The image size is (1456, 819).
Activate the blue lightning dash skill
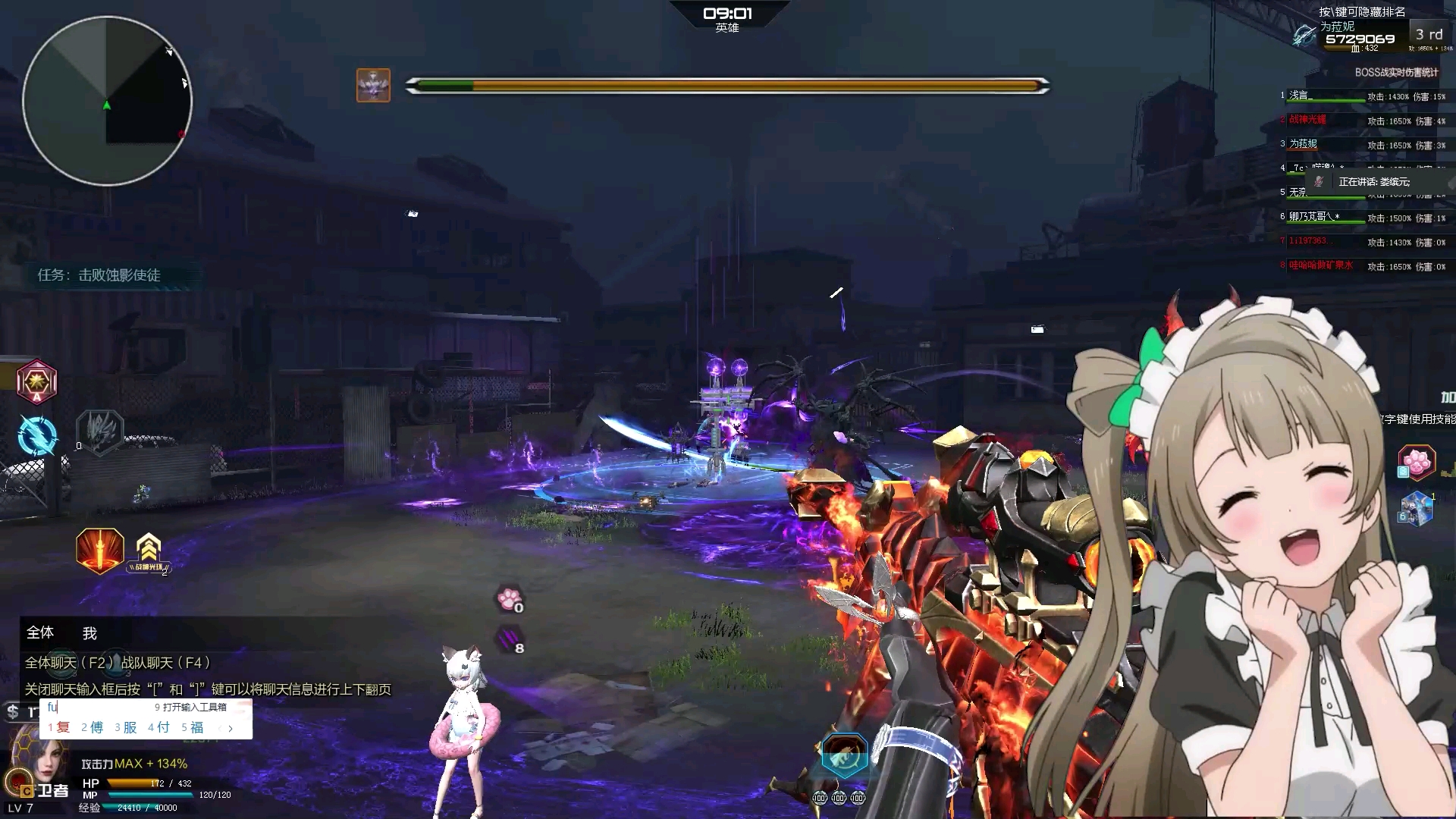pos(36,436)
